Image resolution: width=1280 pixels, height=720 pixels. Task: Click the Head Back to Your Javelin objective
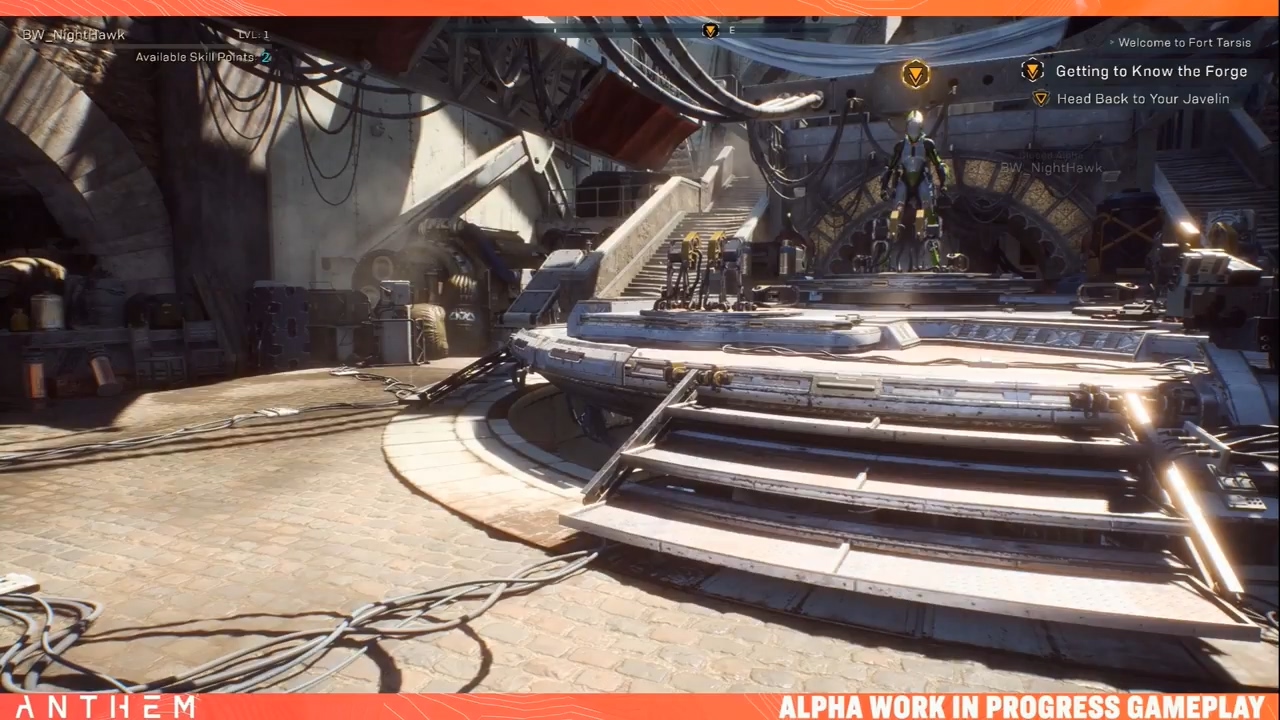[1142, 99]
